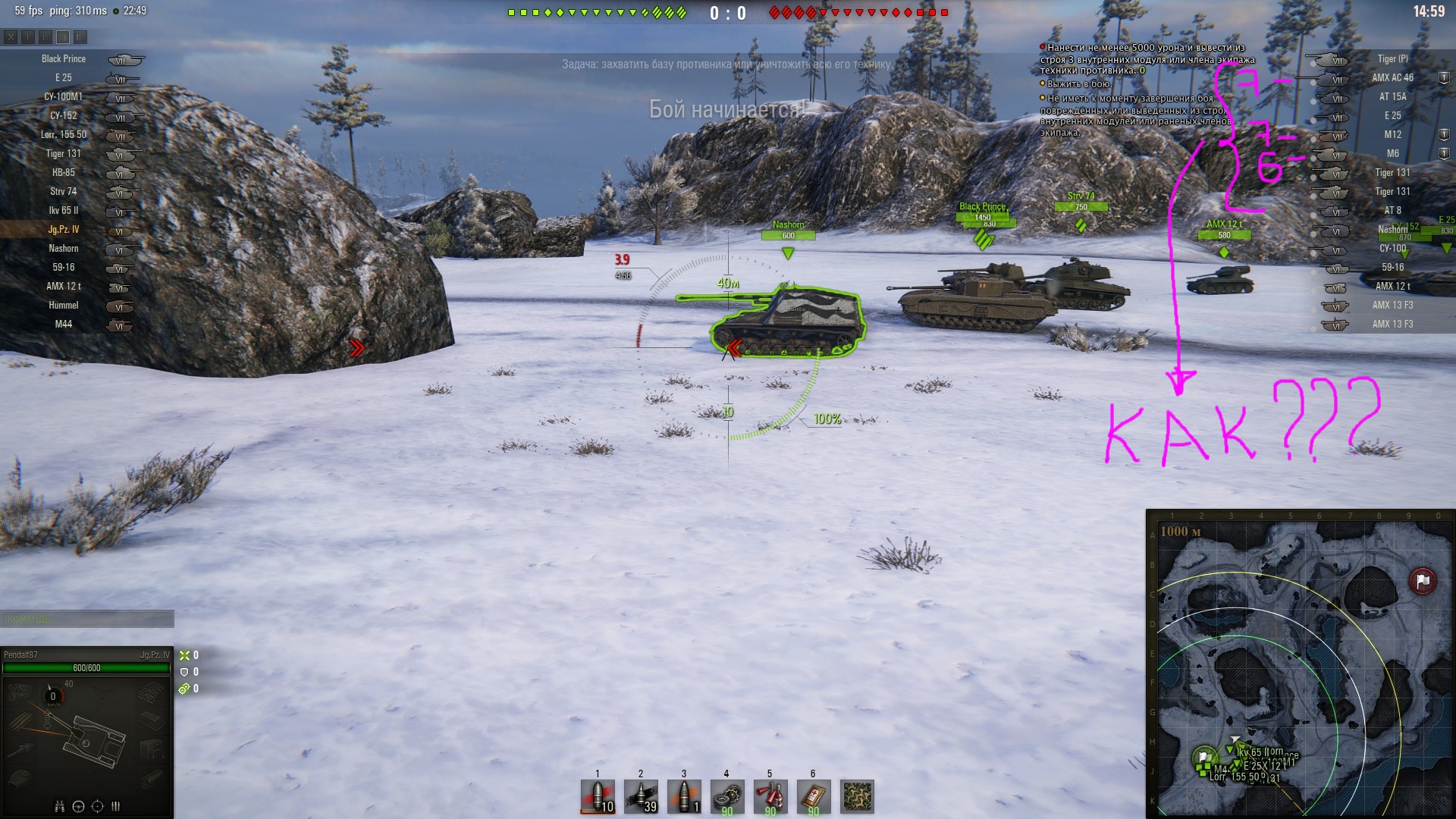Click the enemy AT 15A roster entry

point(1392,97)
